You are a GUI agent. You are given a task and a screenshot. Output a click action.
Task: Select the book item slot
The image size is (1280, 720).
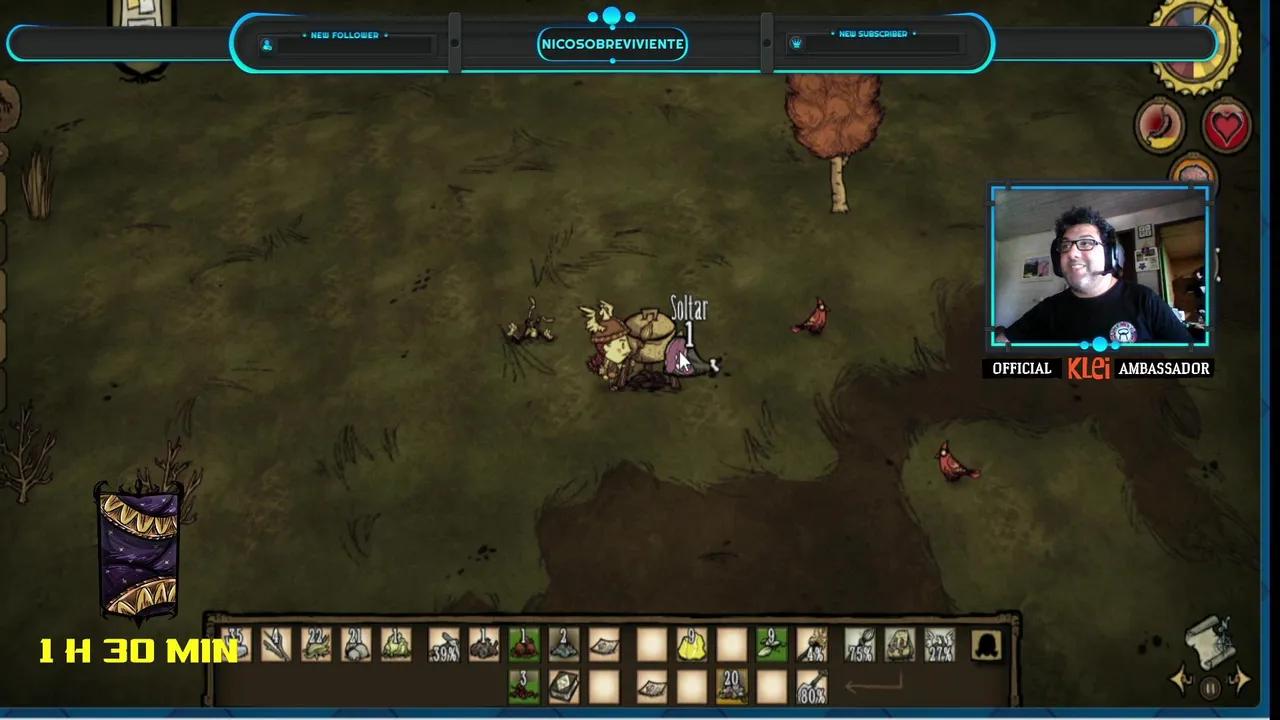point(563,687)
